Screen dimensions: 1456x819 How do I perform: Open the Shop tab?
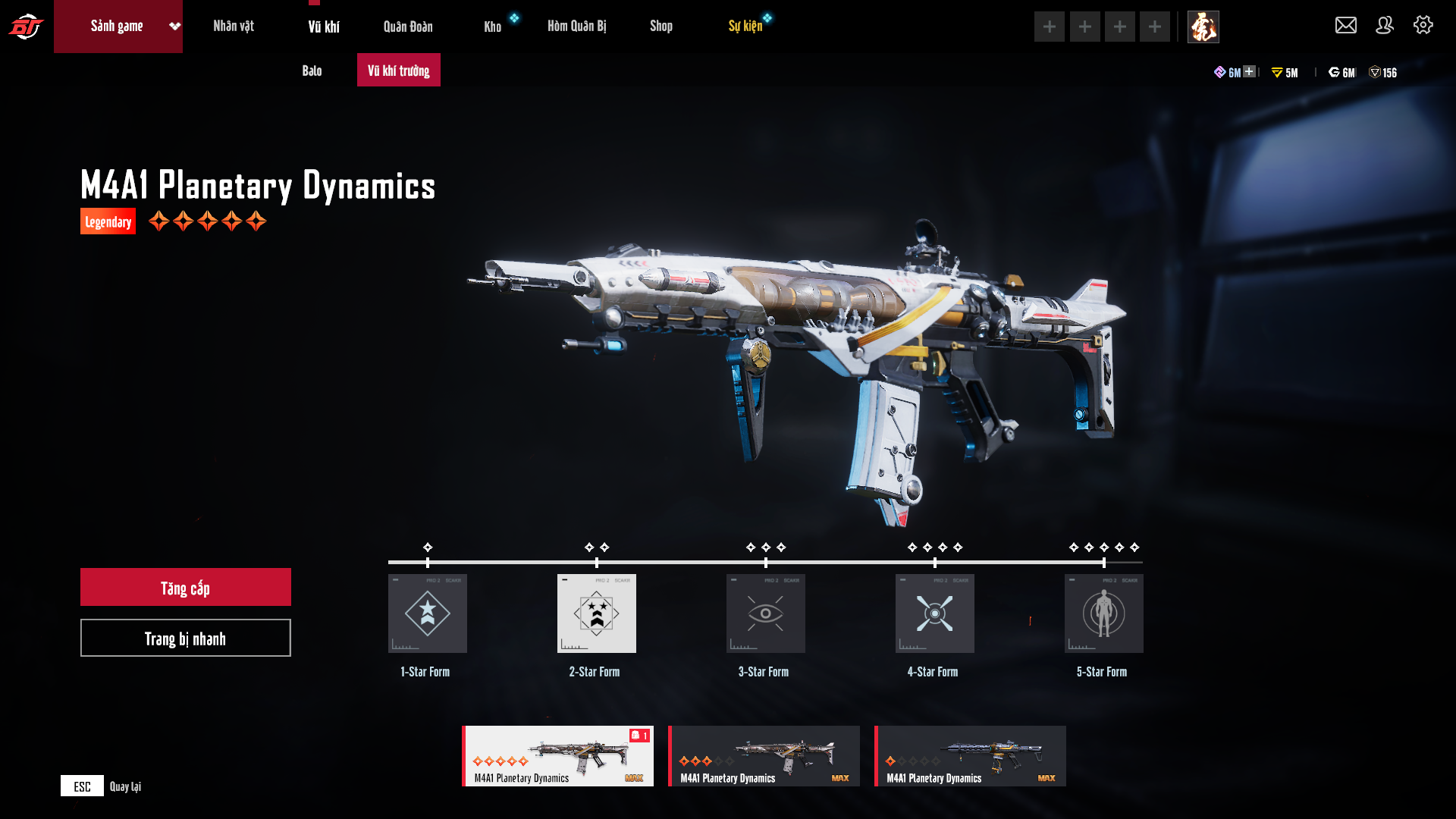(x=661, y=27)
